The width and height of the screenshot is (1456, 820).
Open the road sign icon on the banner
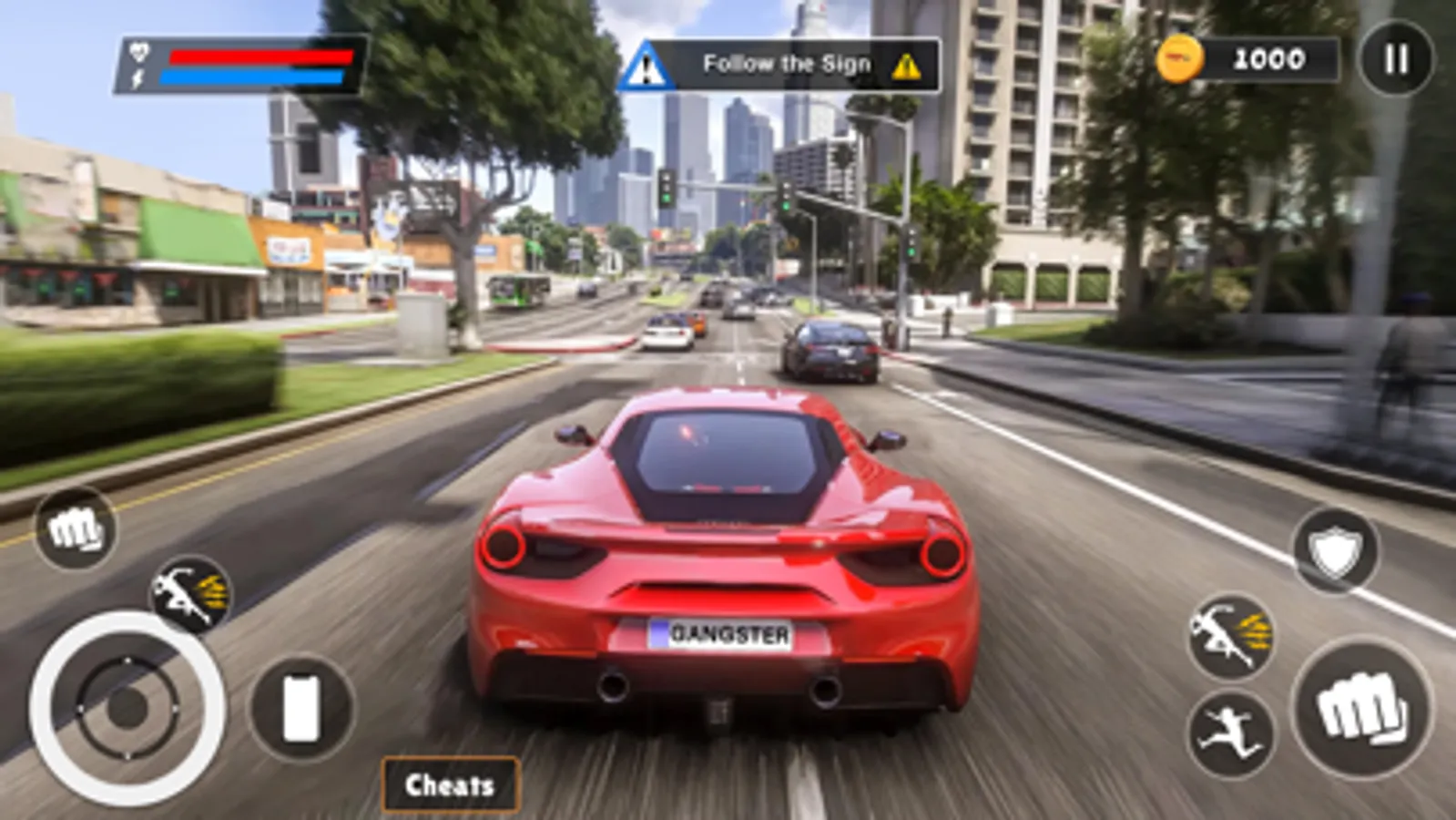[x=648, y=62]
